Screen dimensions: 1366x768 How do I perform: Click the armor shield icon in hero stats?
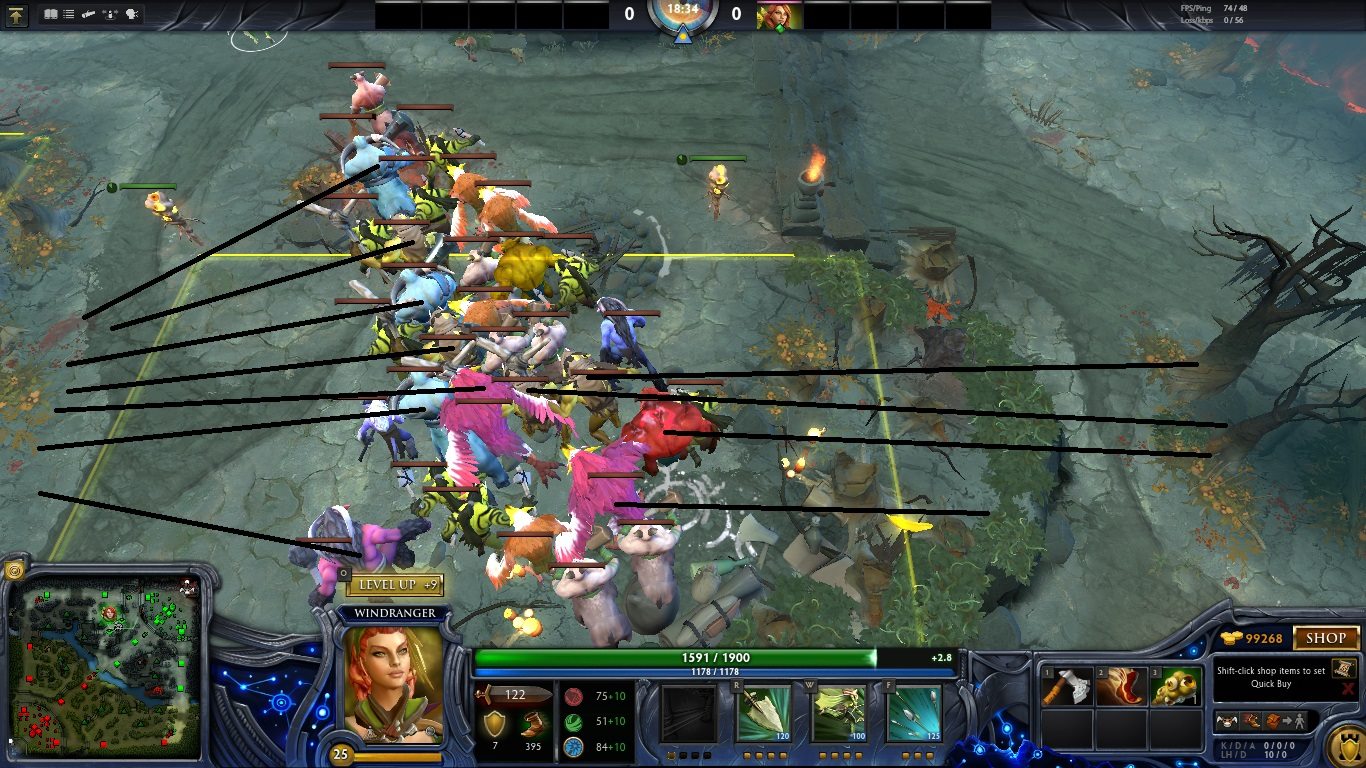[495, 722]
